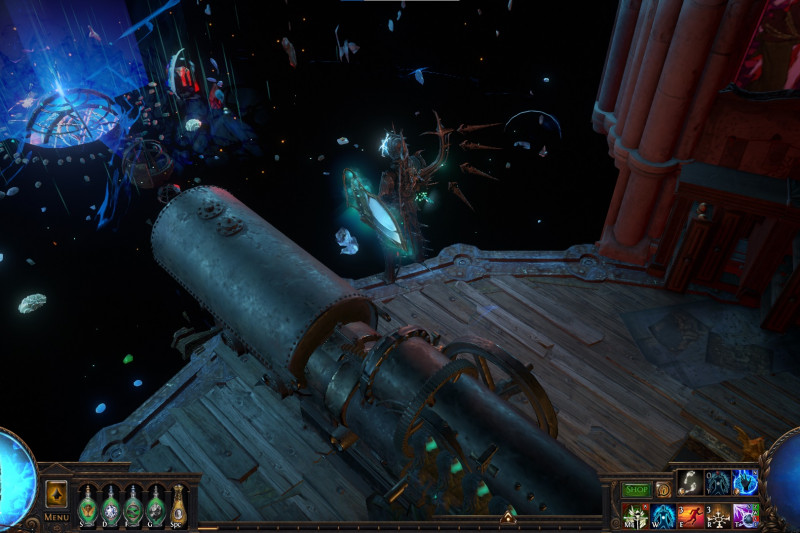The image size is (800, 533).
Task: Open the green Shop button
Action: pyautogui.click(x=636, y=490)
